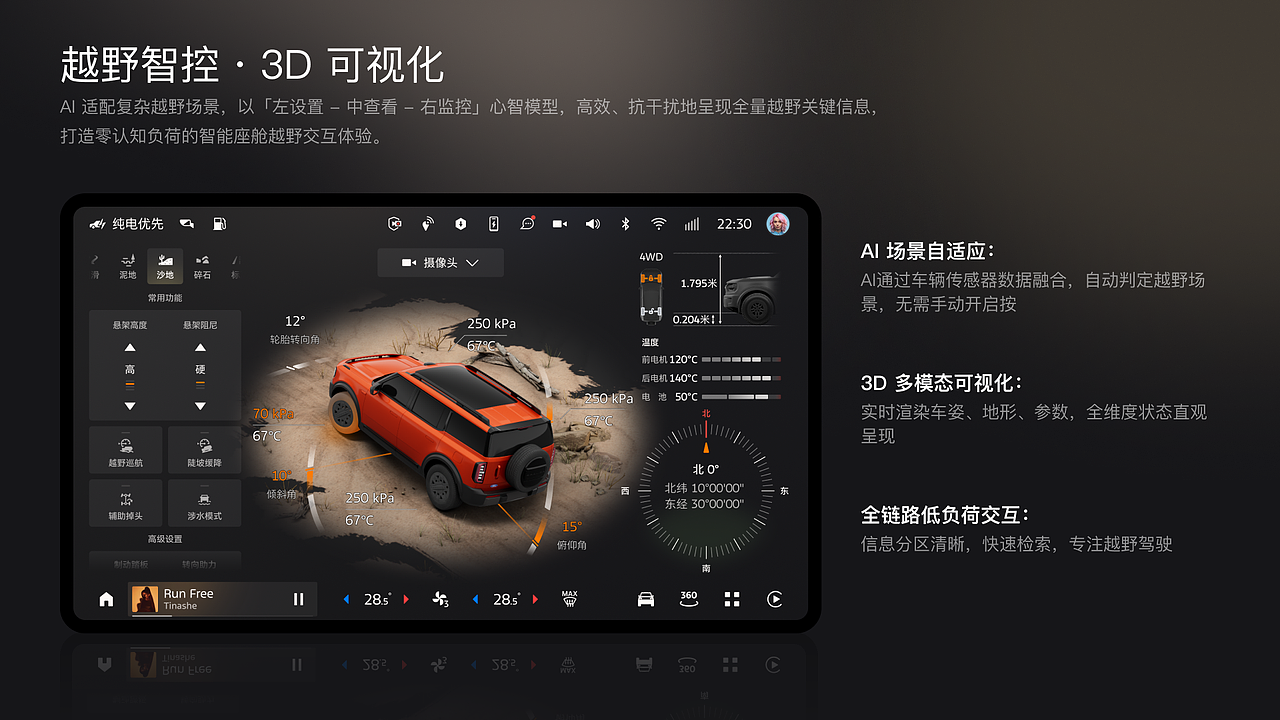1280x720 pixels.
Task: Tap the Run Free album thumbnail
Action: (x=143, y=598)
